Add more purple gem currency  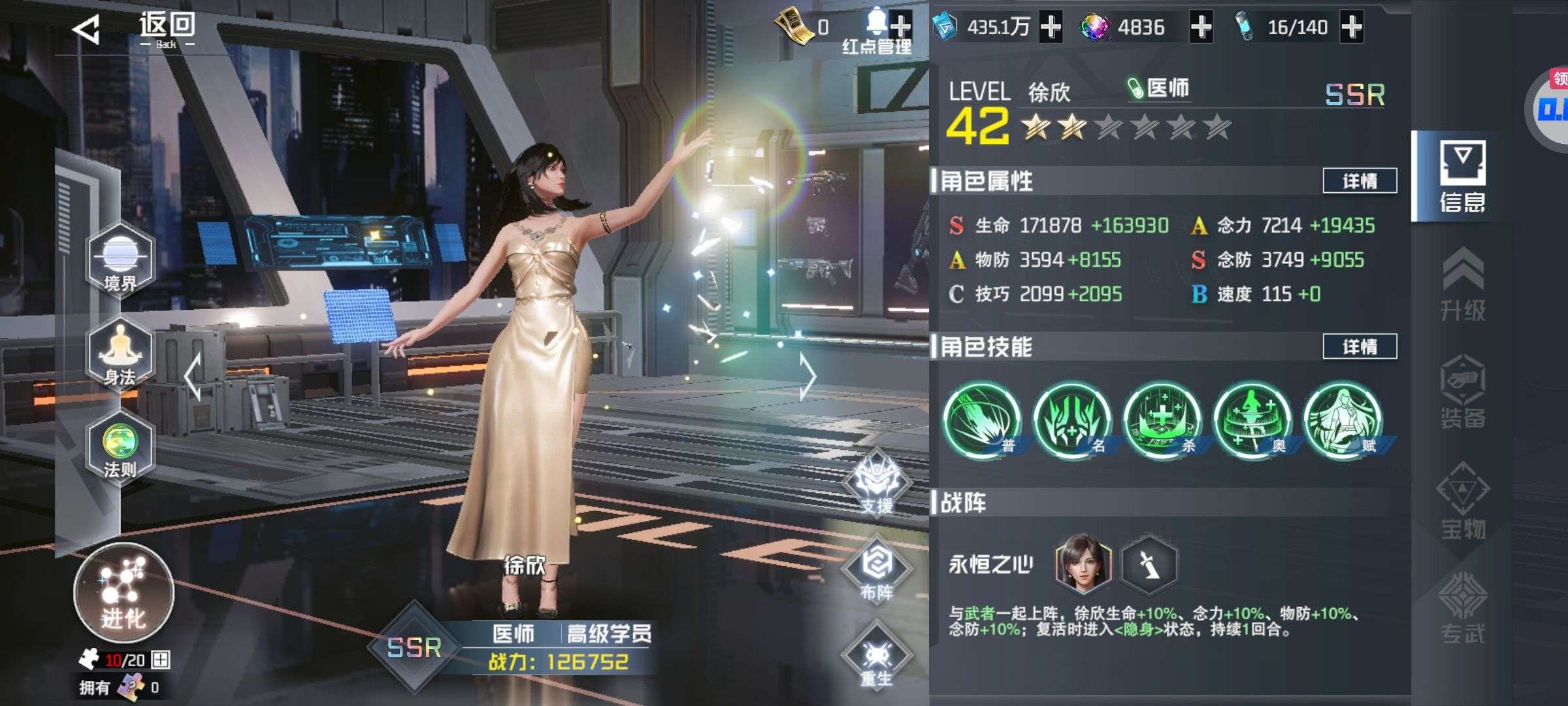[x=1201, y=27]
